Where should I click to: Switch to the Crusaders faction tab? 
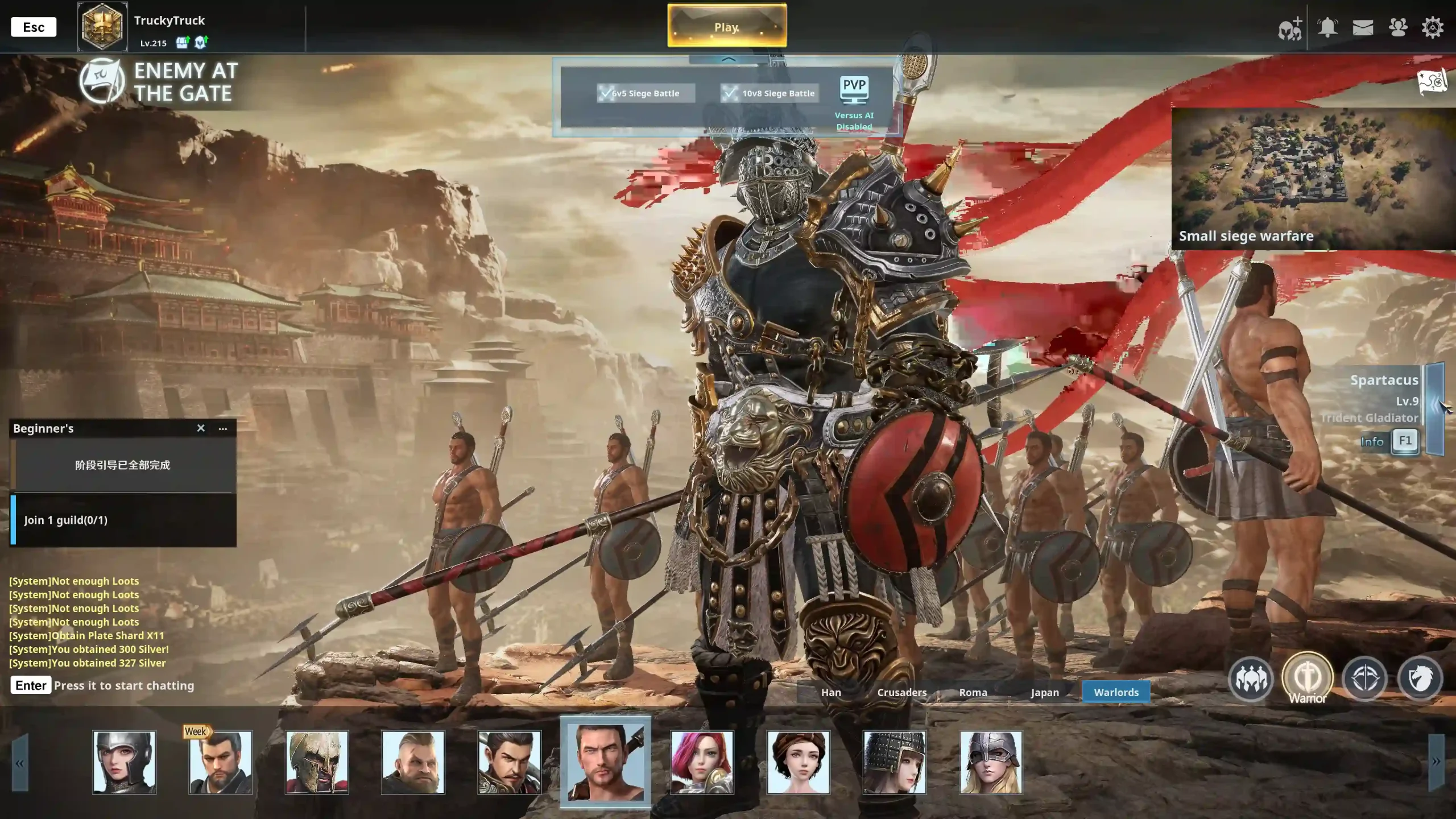(x=902, y=692)
